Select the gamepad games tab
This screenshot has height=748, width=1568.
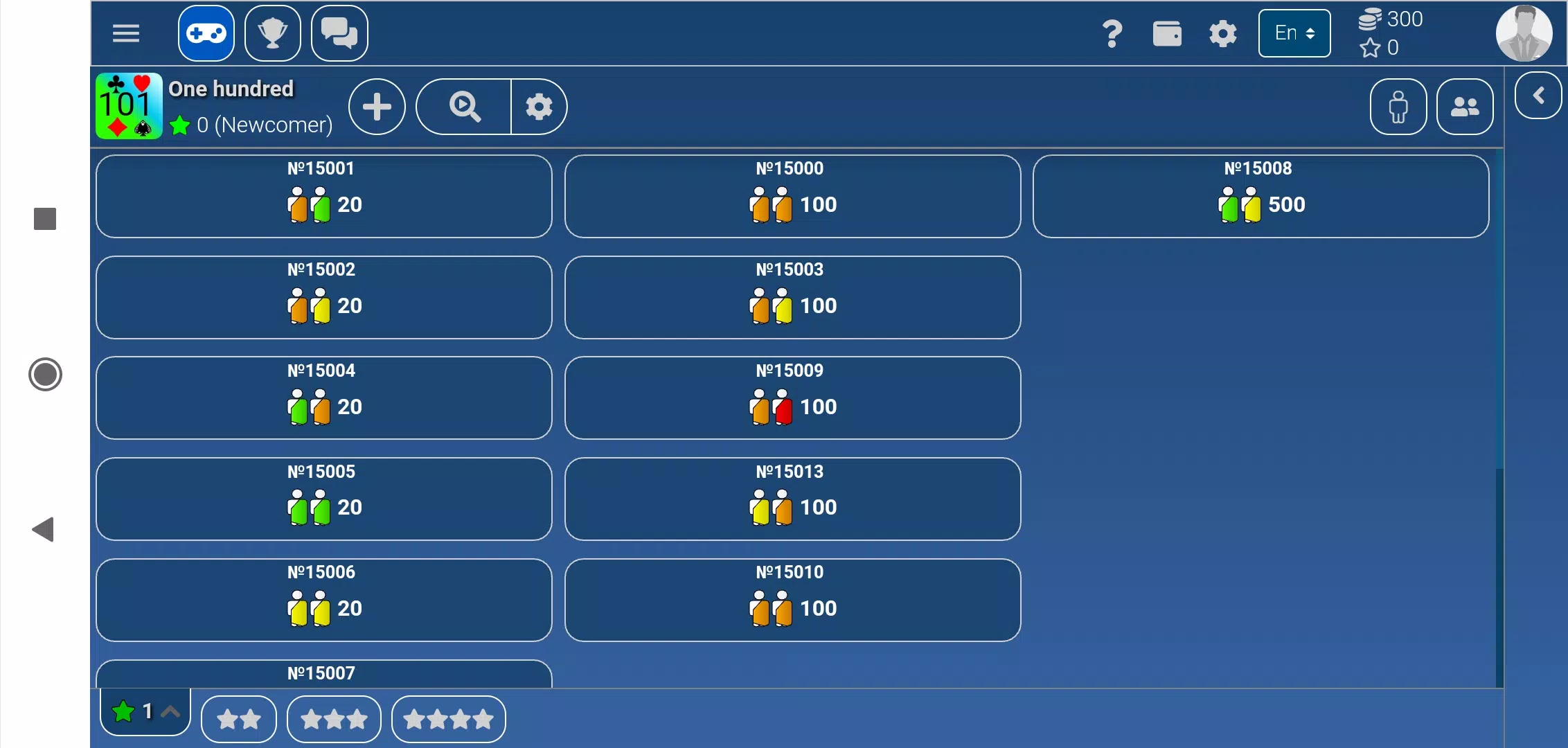[x=206, y=33]
